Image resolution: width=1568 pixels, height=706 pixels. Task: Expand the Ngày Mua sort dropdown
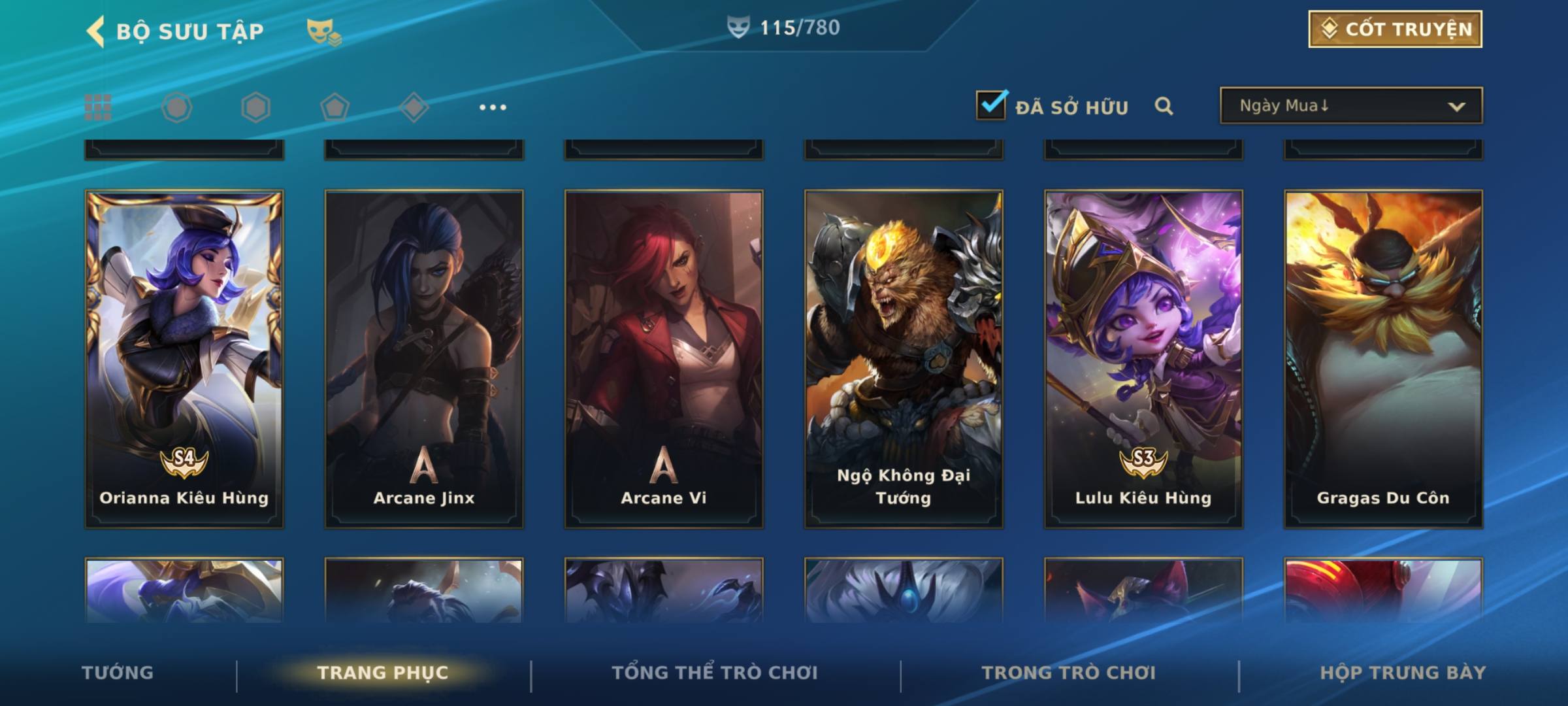click(x=1350, y=106)
